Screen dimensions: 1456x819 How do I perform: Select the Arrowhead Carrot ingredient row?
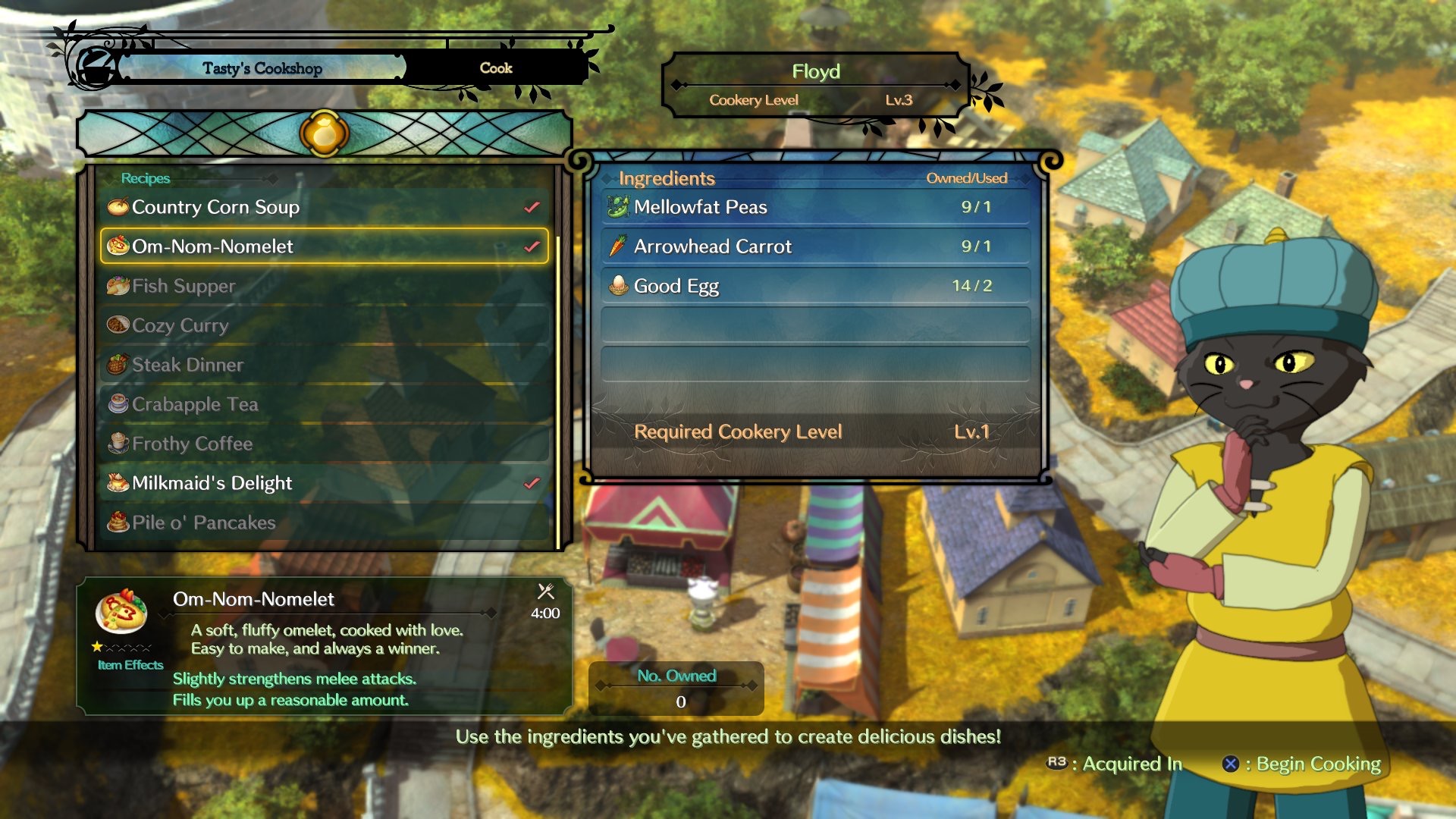[x=815, y=246]
